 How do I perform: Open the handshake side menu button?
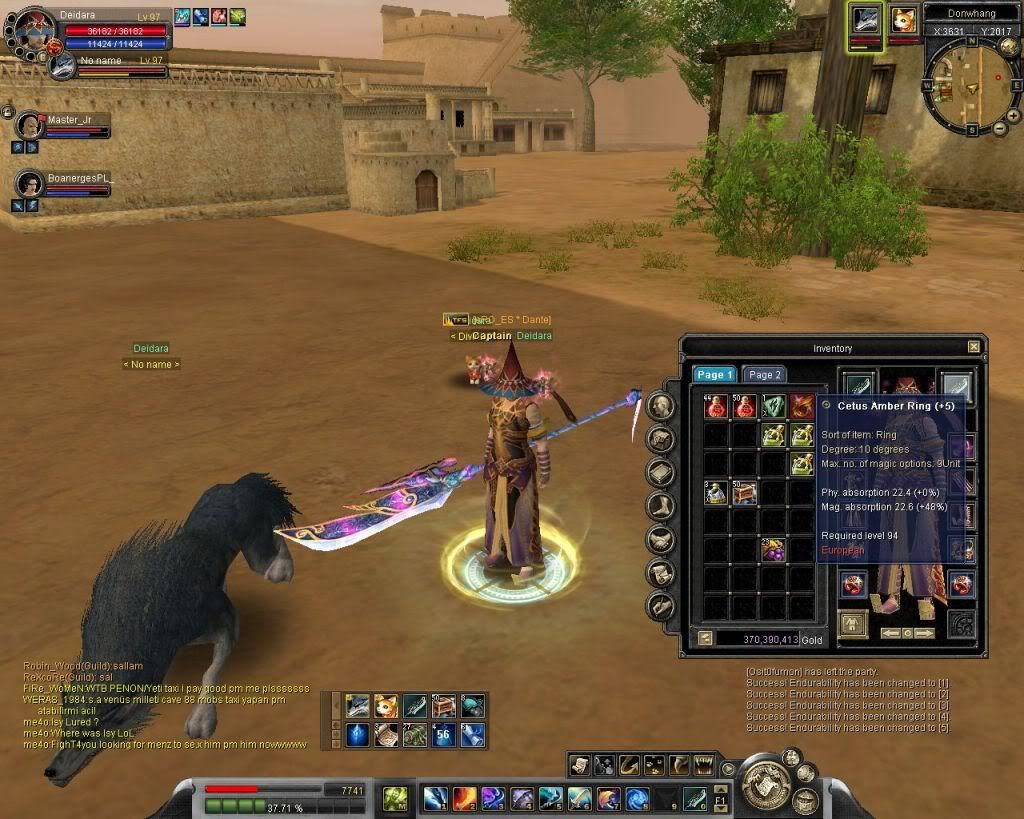660,539
